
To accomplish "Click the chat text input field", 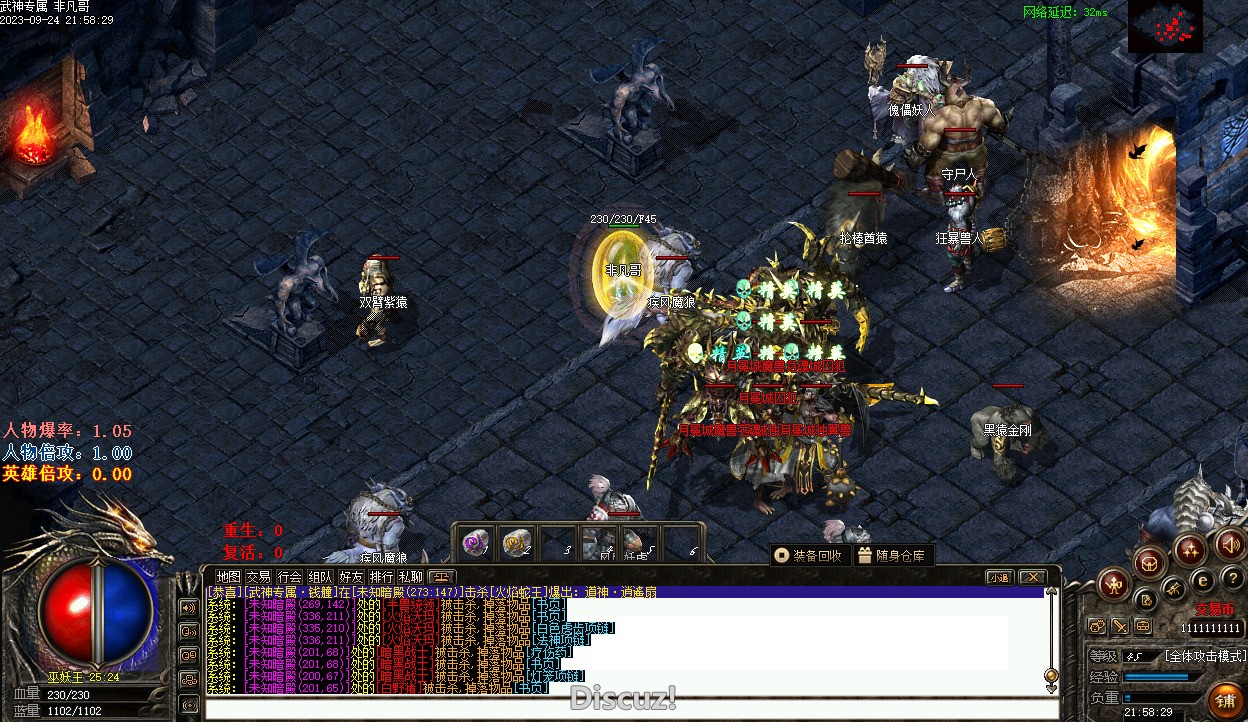I will (x=630, y=710).
